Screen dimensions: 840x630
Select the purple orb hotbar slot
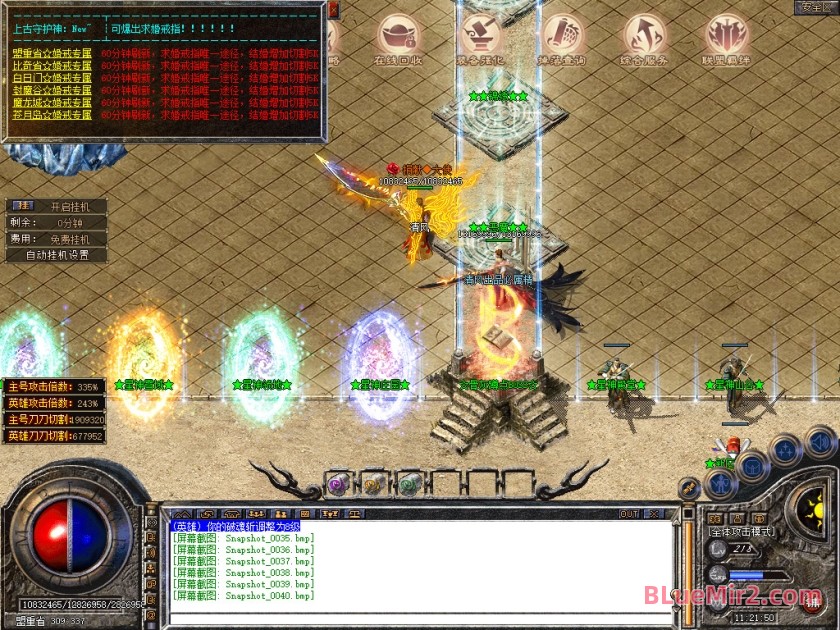tap(338, 483)
